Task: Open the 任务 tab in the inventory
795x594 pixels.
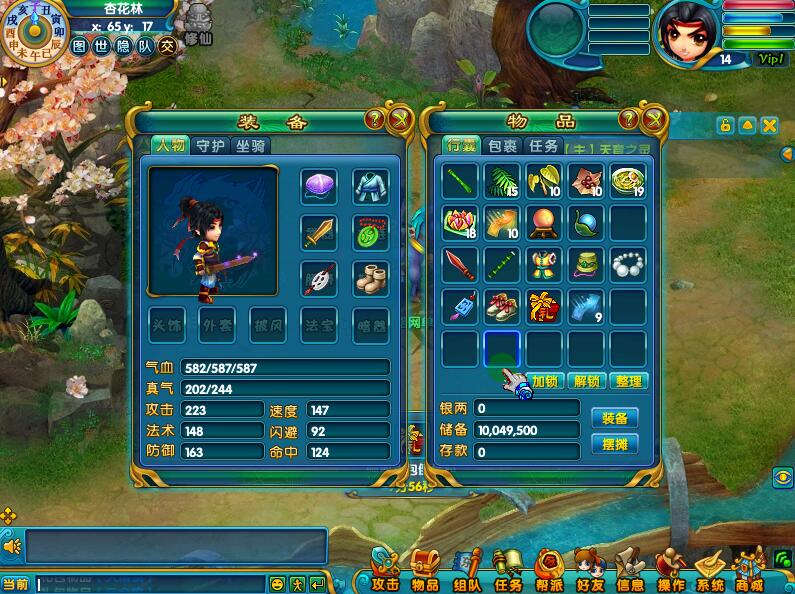Action: (x=543, y=146)
